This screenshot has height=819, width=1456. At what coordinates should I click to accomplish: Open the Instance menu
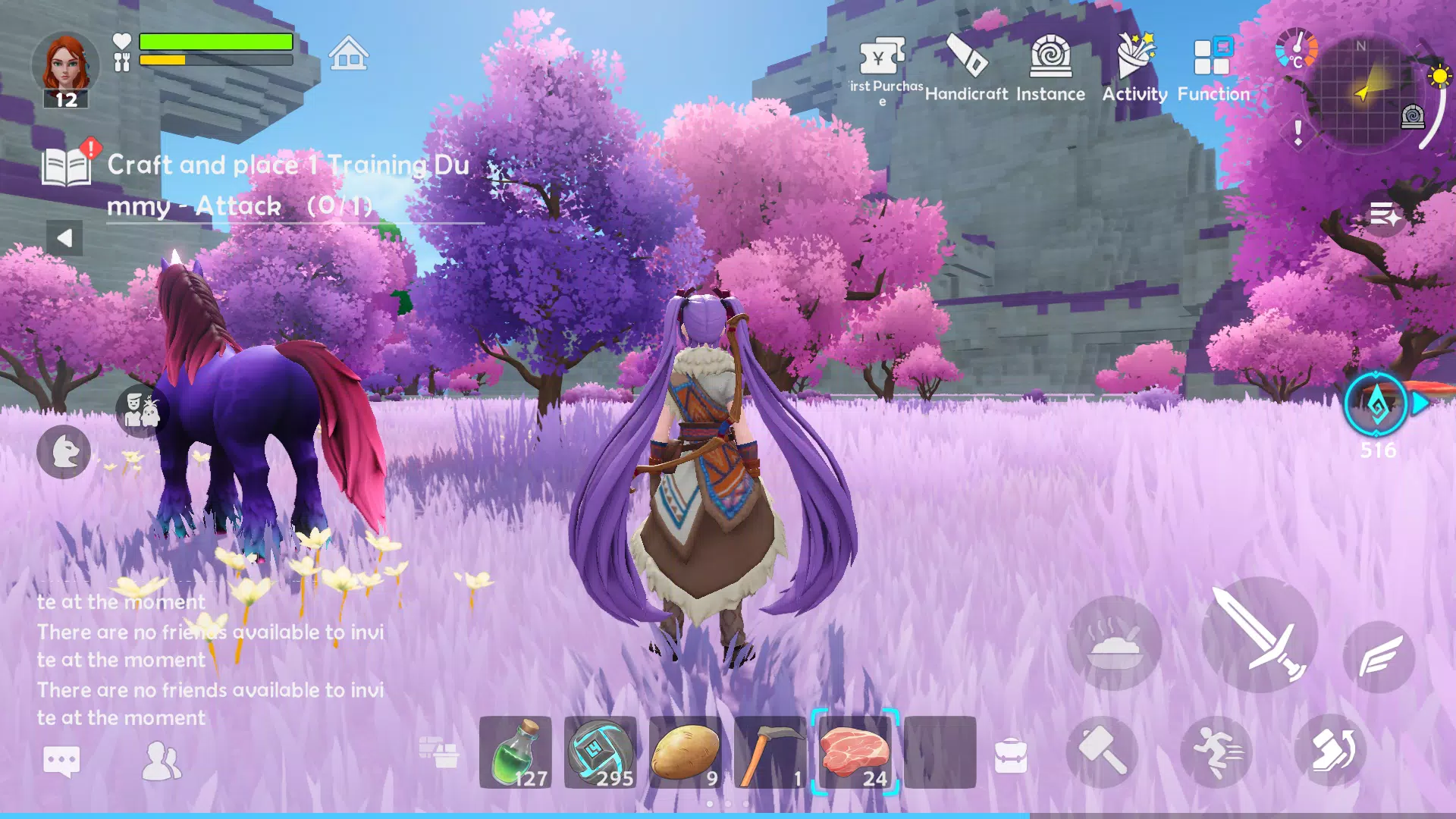click(1050, 57)
